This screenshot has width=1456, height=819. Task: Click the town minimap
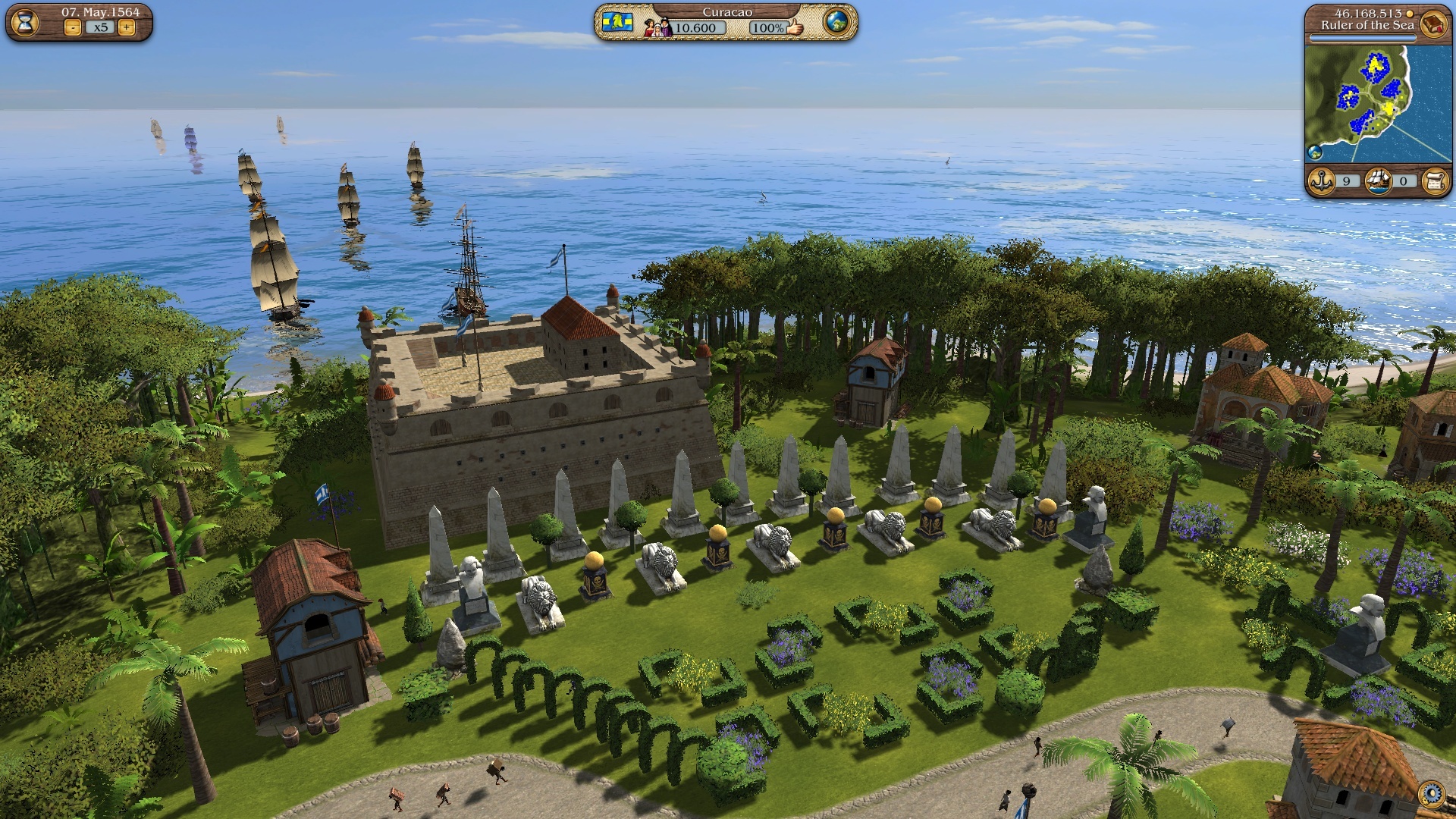point(1367,103)
